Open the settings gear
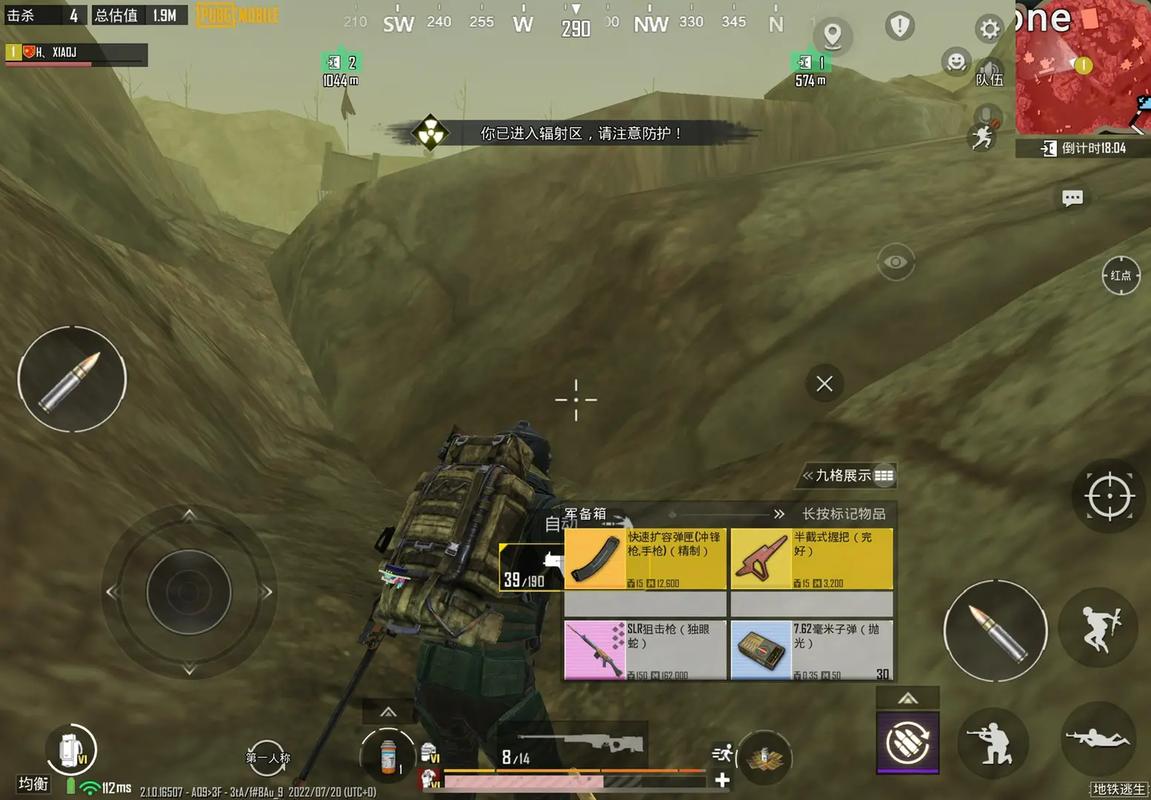Image resolution: width=1151 pixels, height=800 pixels. [x=989, y=29]
